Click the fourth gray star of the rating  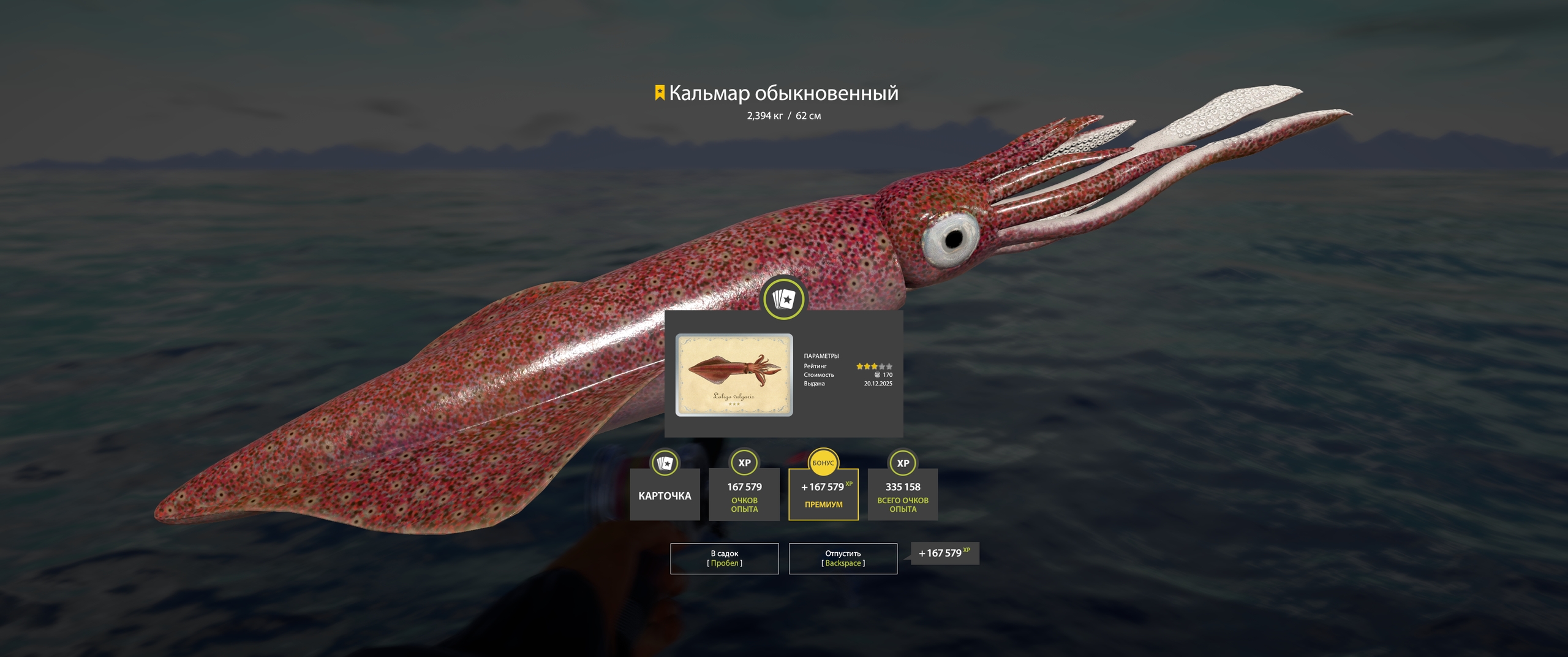(x=881, y=366)
